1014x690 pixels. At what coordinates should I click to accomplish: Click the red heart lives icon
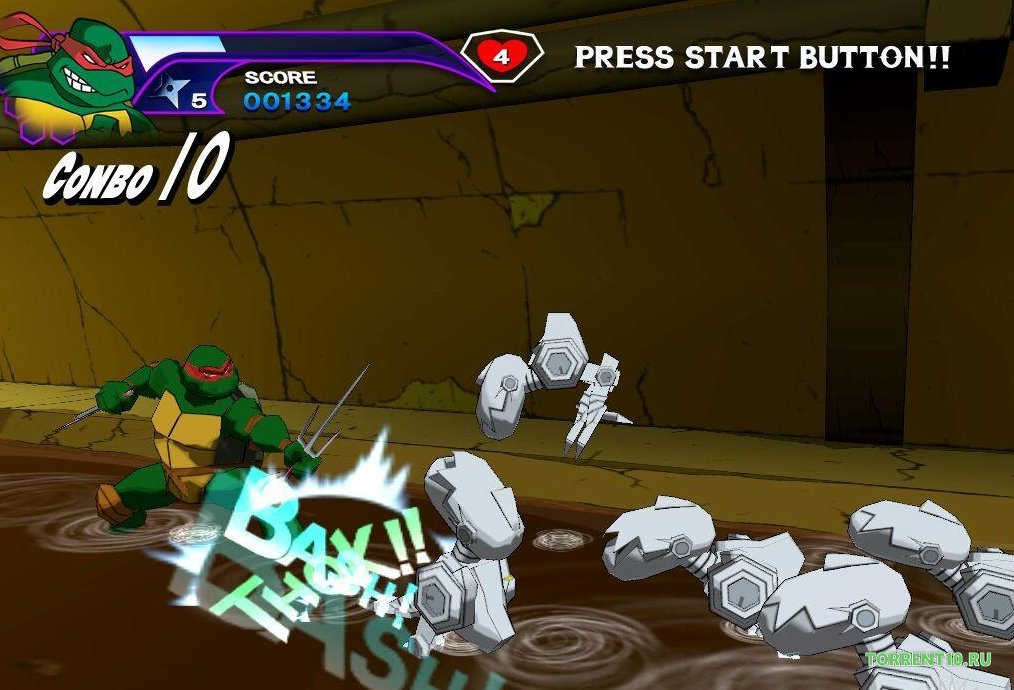click(501, 56)
